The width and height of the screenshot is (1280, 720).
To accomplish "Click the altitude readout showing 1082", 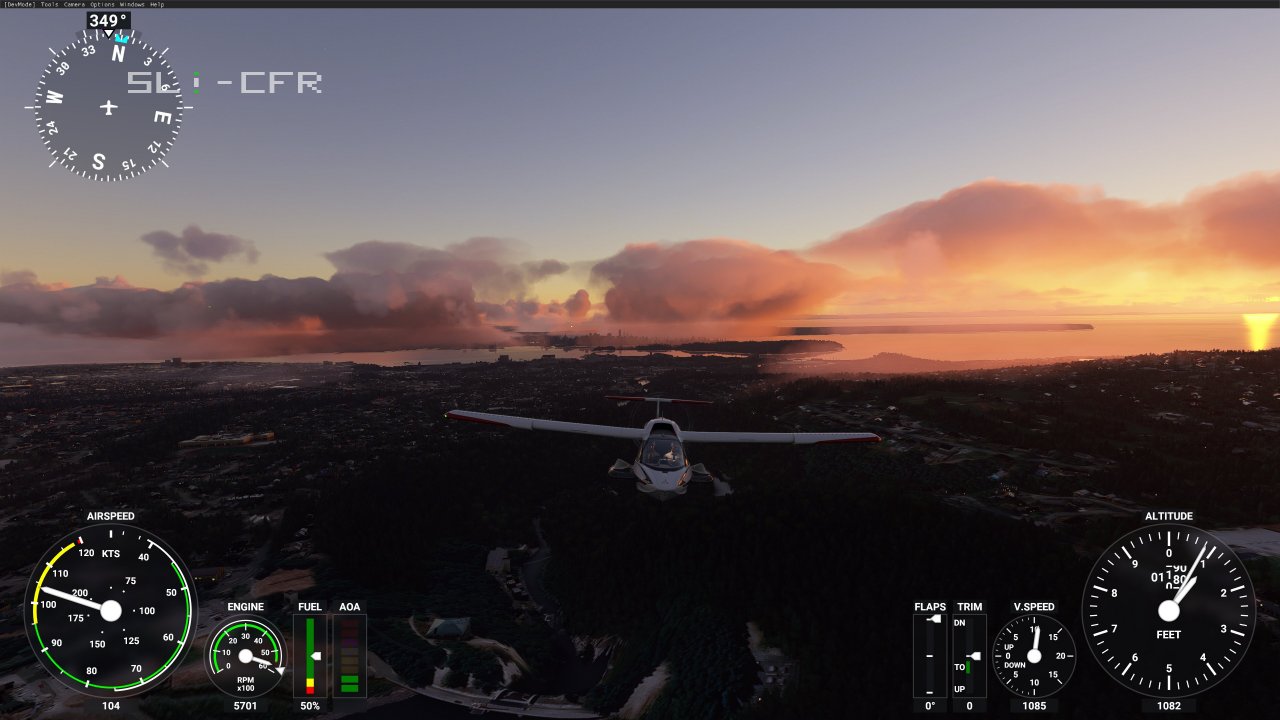I will click(1170, 706).
